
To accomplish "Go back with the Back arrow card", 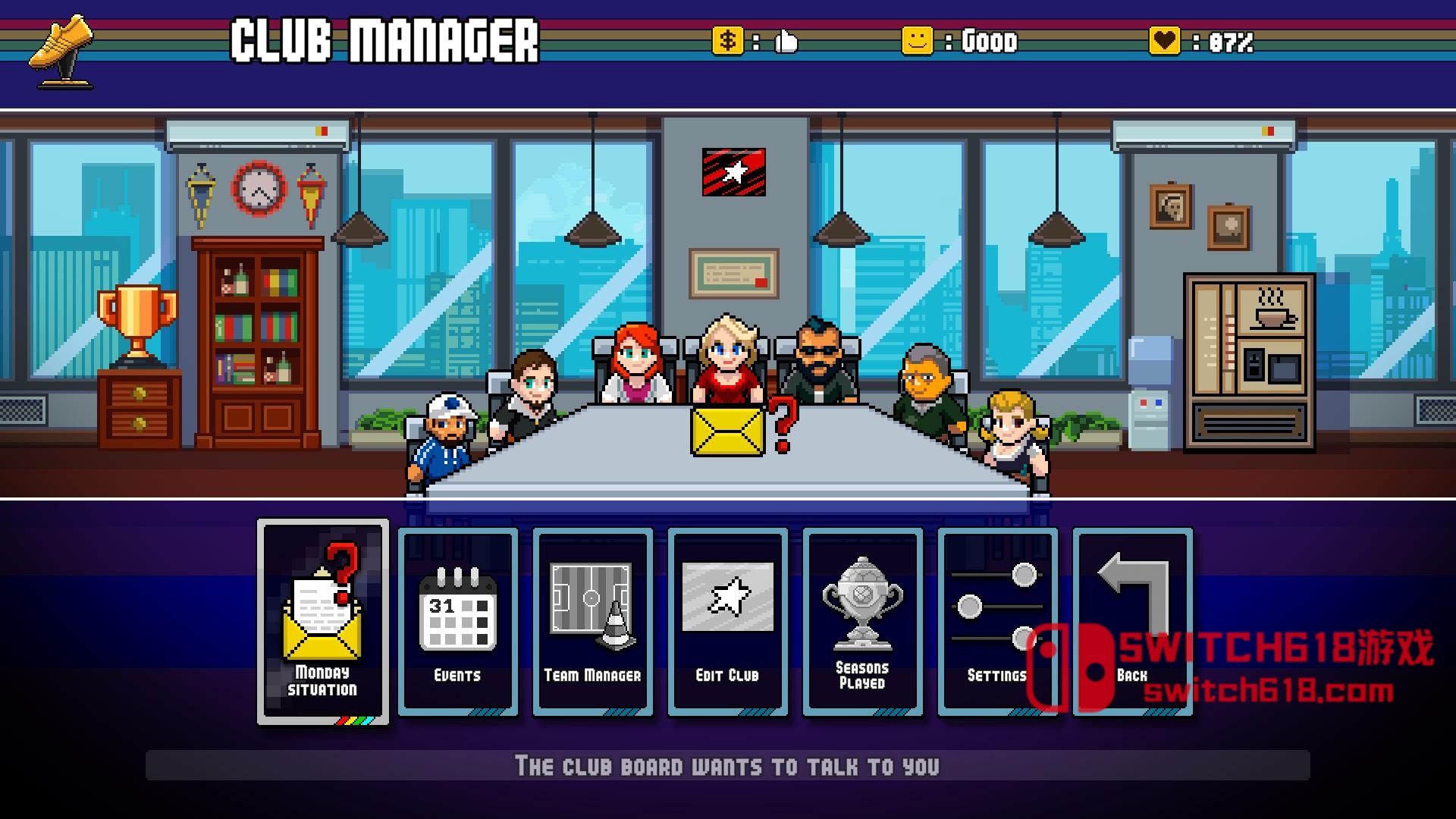I will pyautogui.click(x=1132, y=622).
